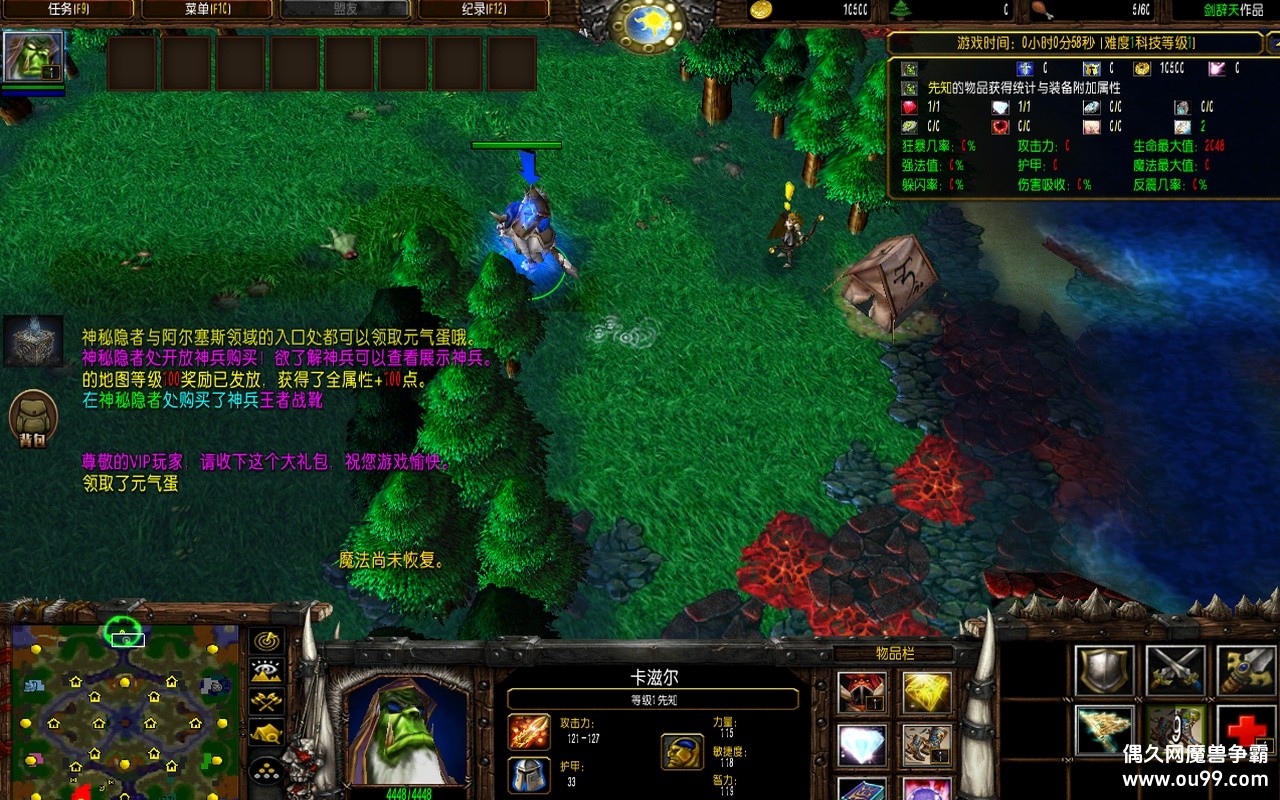Click the 盟友 allies button

345,8
